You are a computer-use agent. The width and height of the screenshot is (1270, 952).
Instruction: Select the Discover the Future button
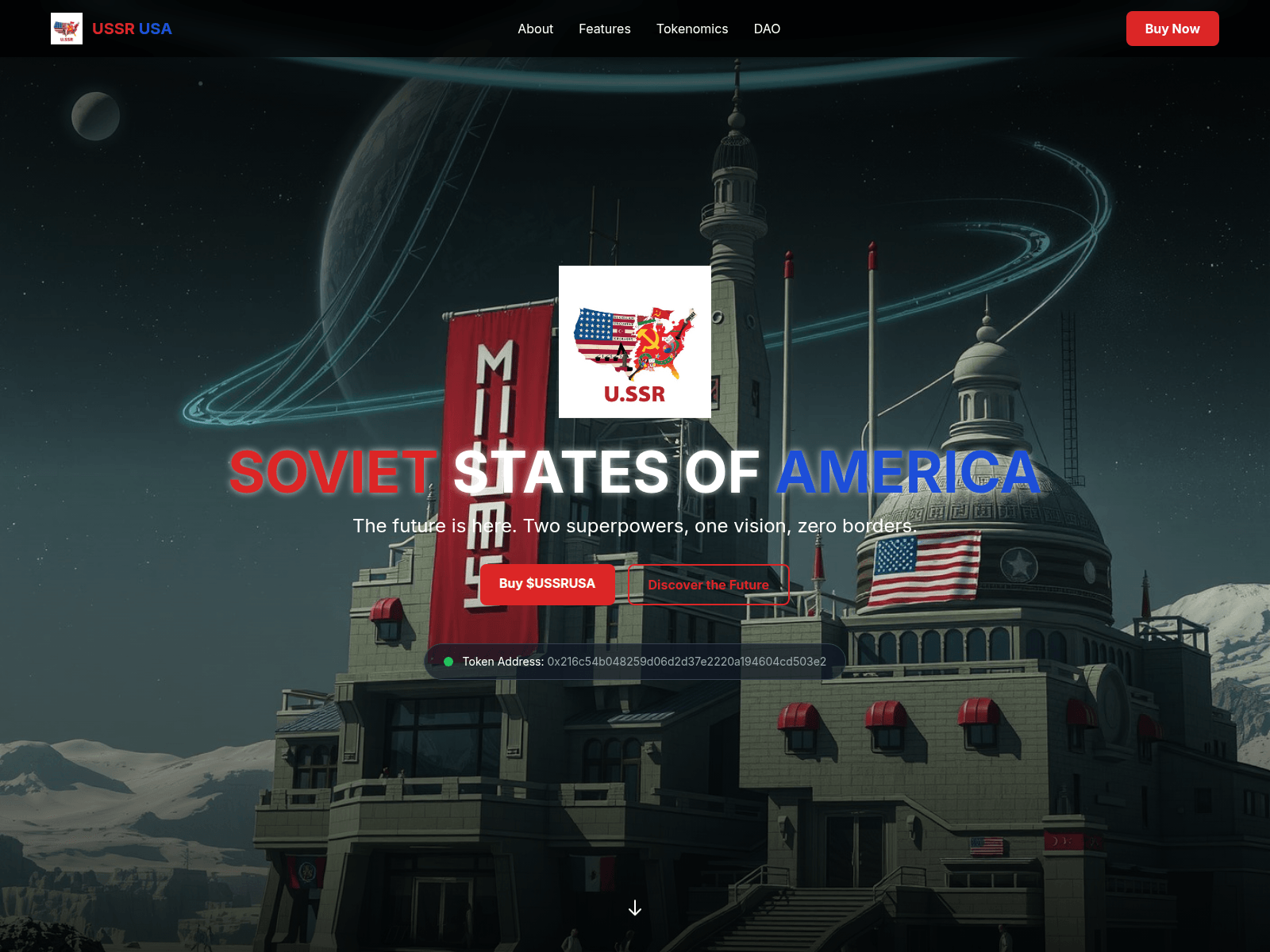tap(709, 585)
